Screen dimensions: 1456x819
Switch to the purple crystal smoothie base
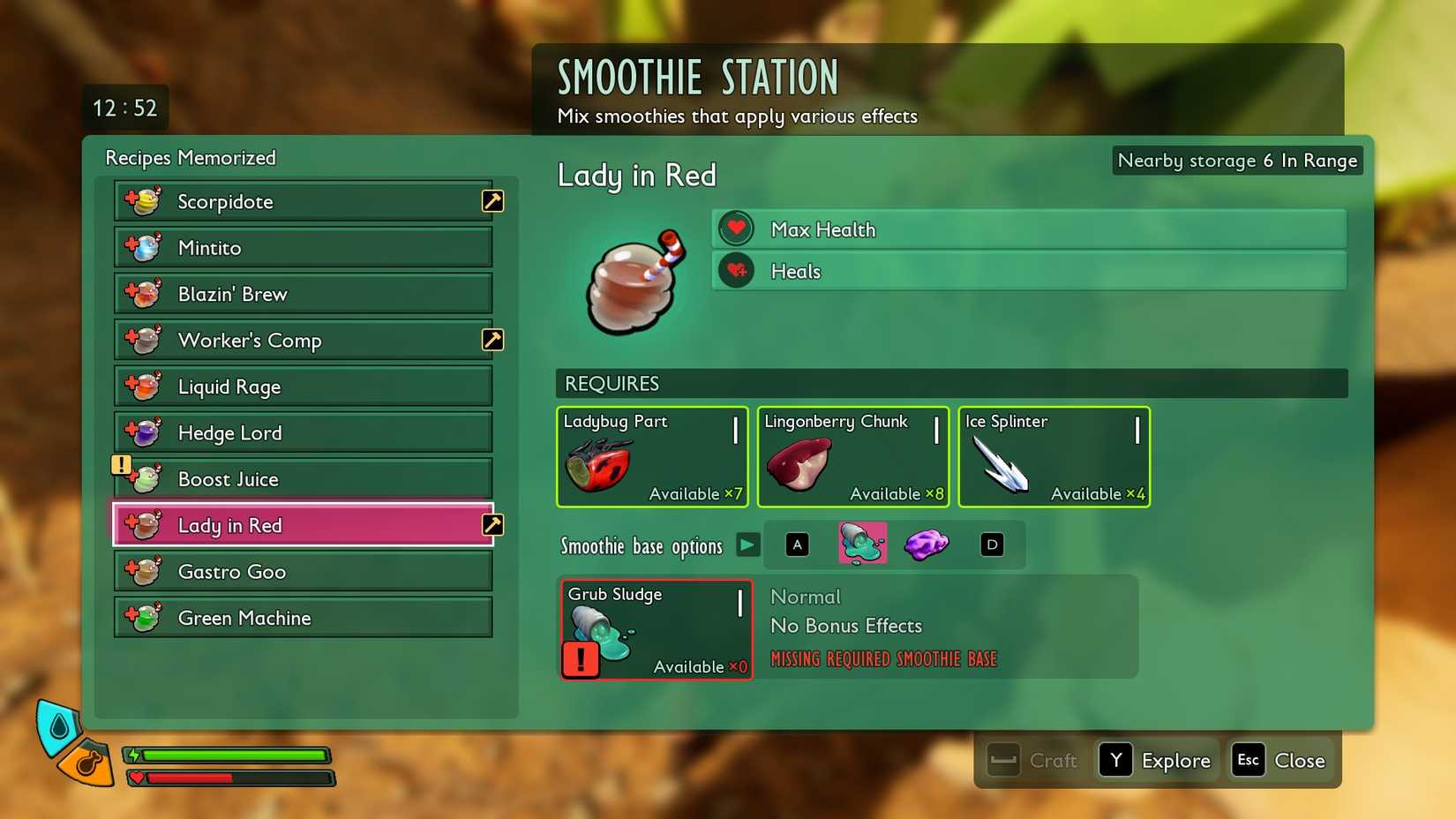(x=927, y=544)
